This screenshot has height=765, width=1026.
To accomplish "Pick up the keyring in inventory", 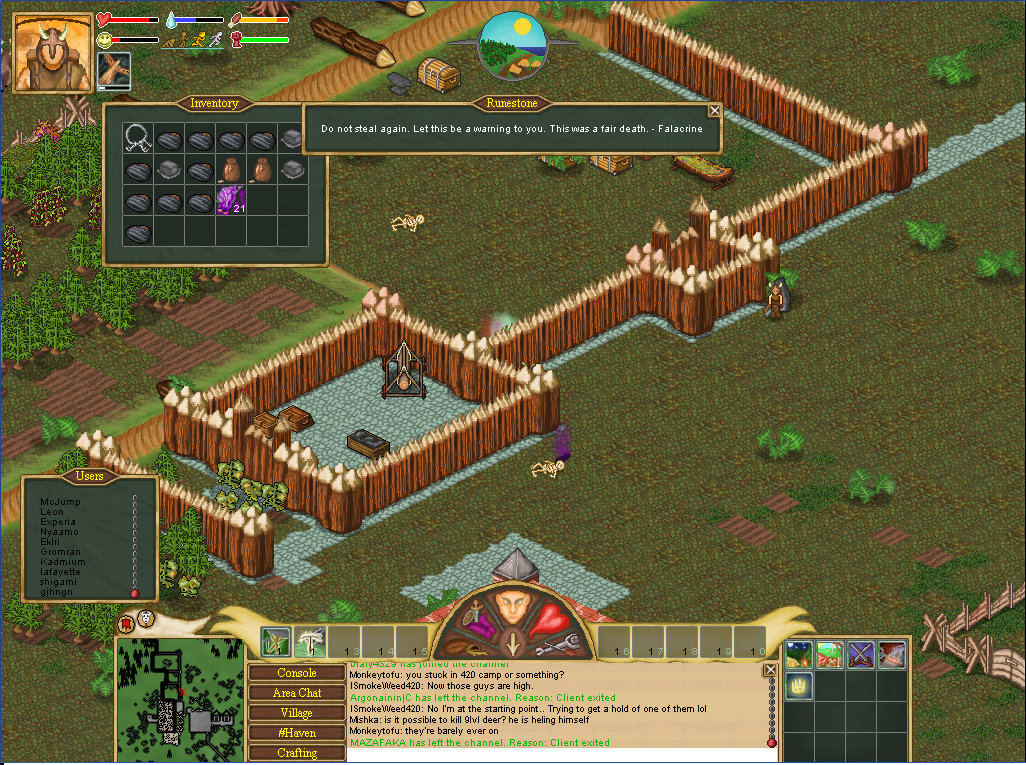I will click(x=138, y=138).
